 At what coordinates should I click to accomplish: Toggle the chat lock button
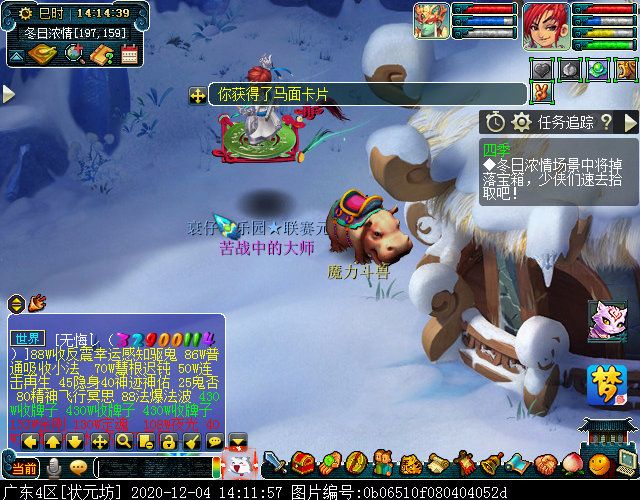tap(168, 441)
